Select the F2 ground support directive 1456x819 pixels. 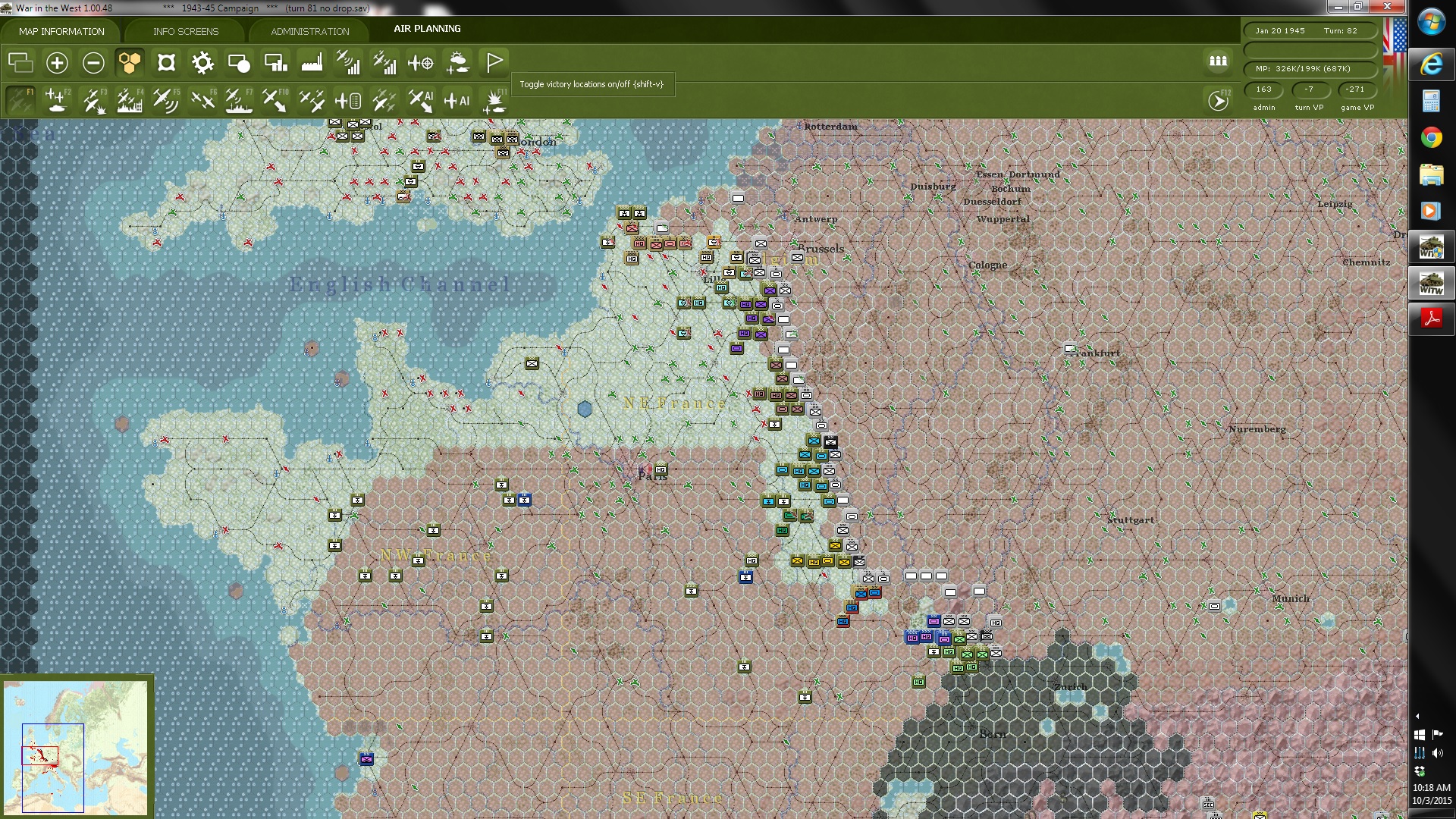pos(57,99)
